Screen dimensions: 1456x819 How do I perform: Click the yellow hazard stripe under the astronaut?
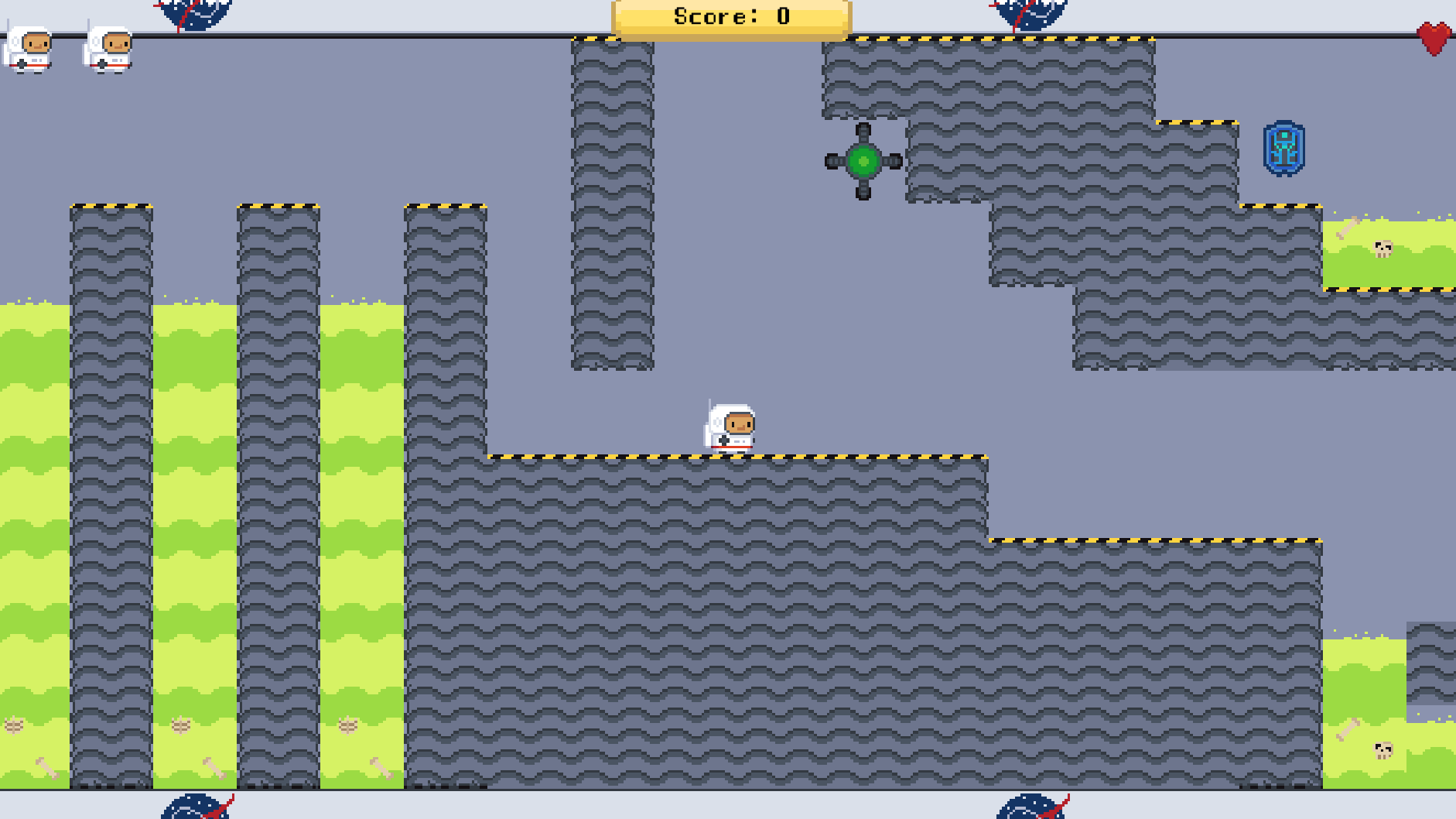[731, 457]
